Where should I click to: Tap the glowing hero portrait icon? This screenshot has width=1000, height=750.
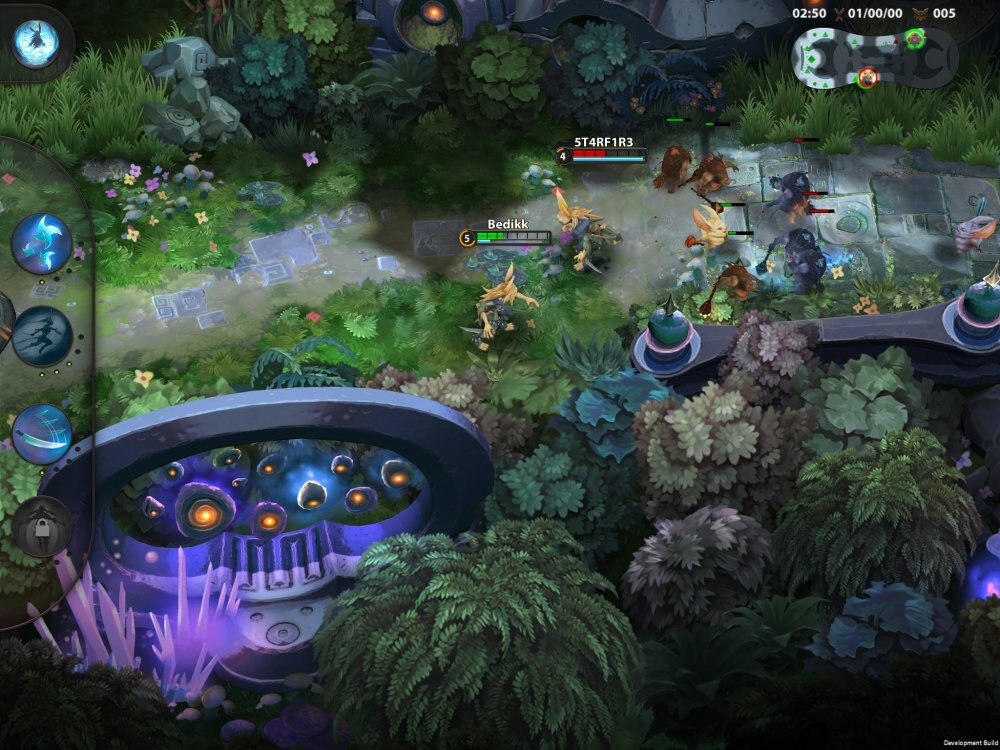pyautogui.click(x=36, y=43)
